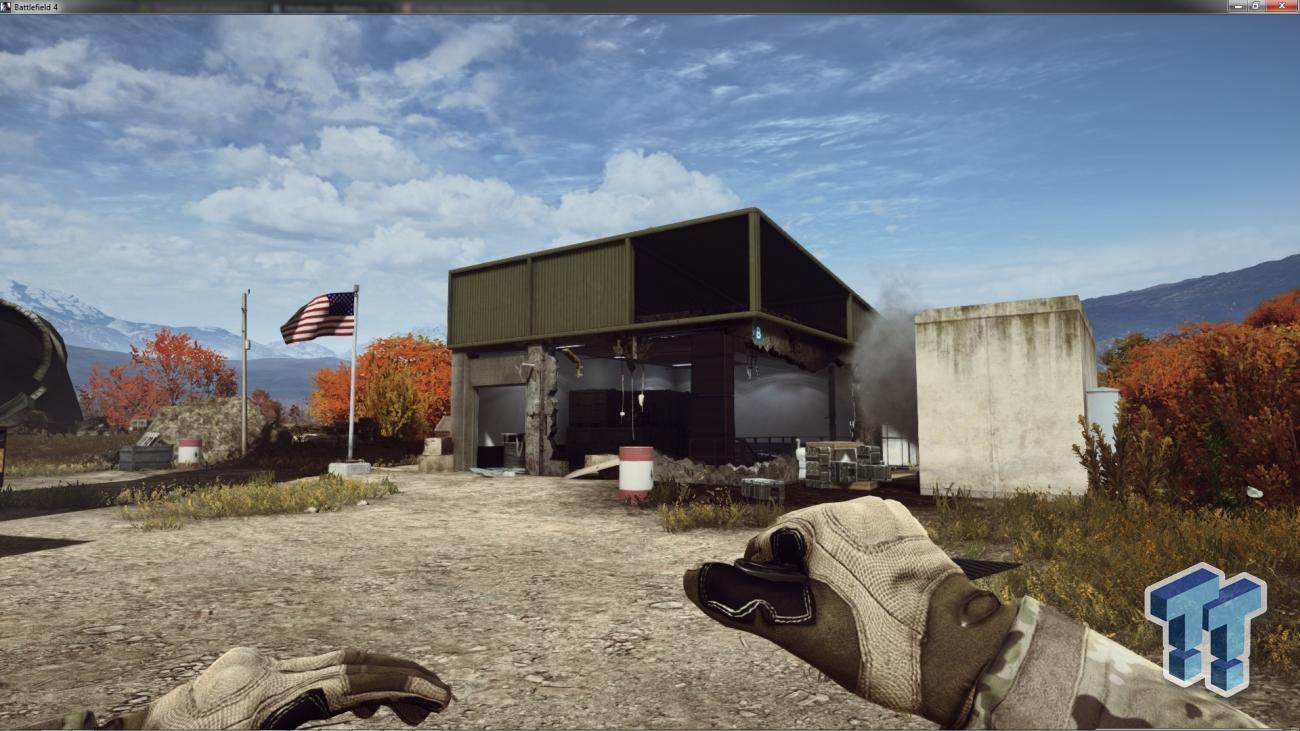Minimize the Battlefield 4 window
The image size is (1300, 731).
(1237, 8)
